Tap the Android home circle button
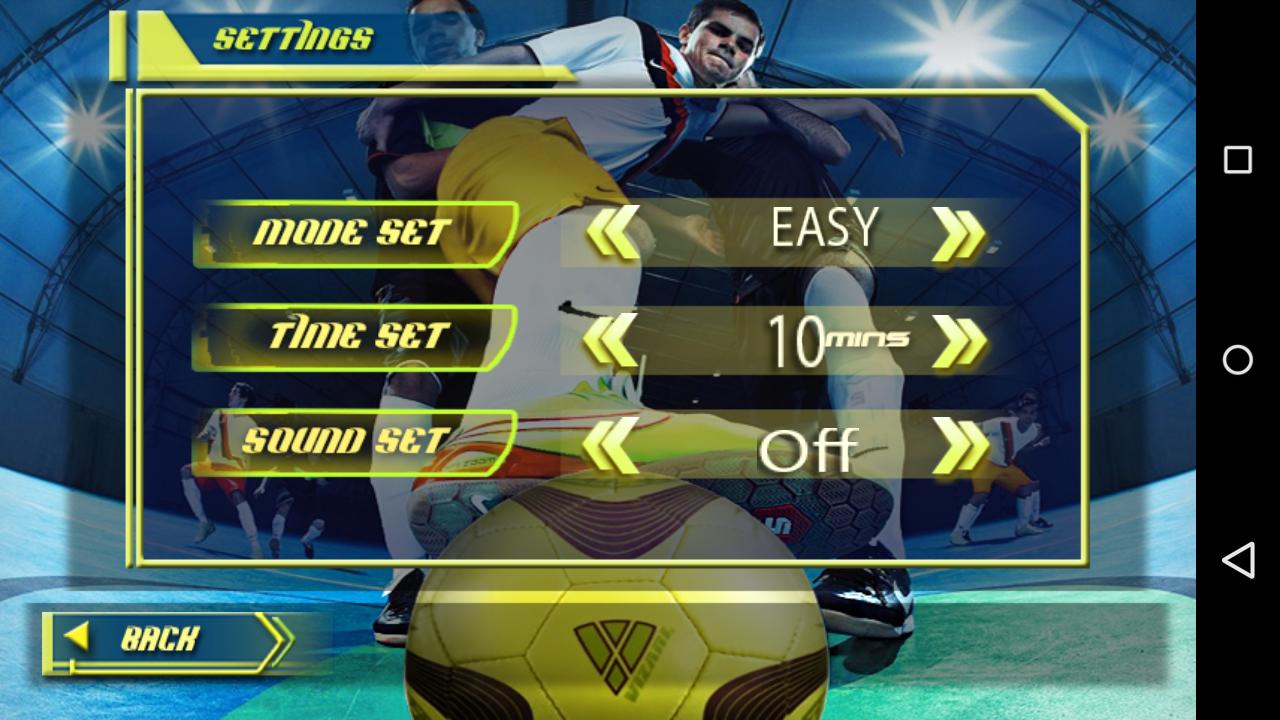 (x=1238, y=360)
